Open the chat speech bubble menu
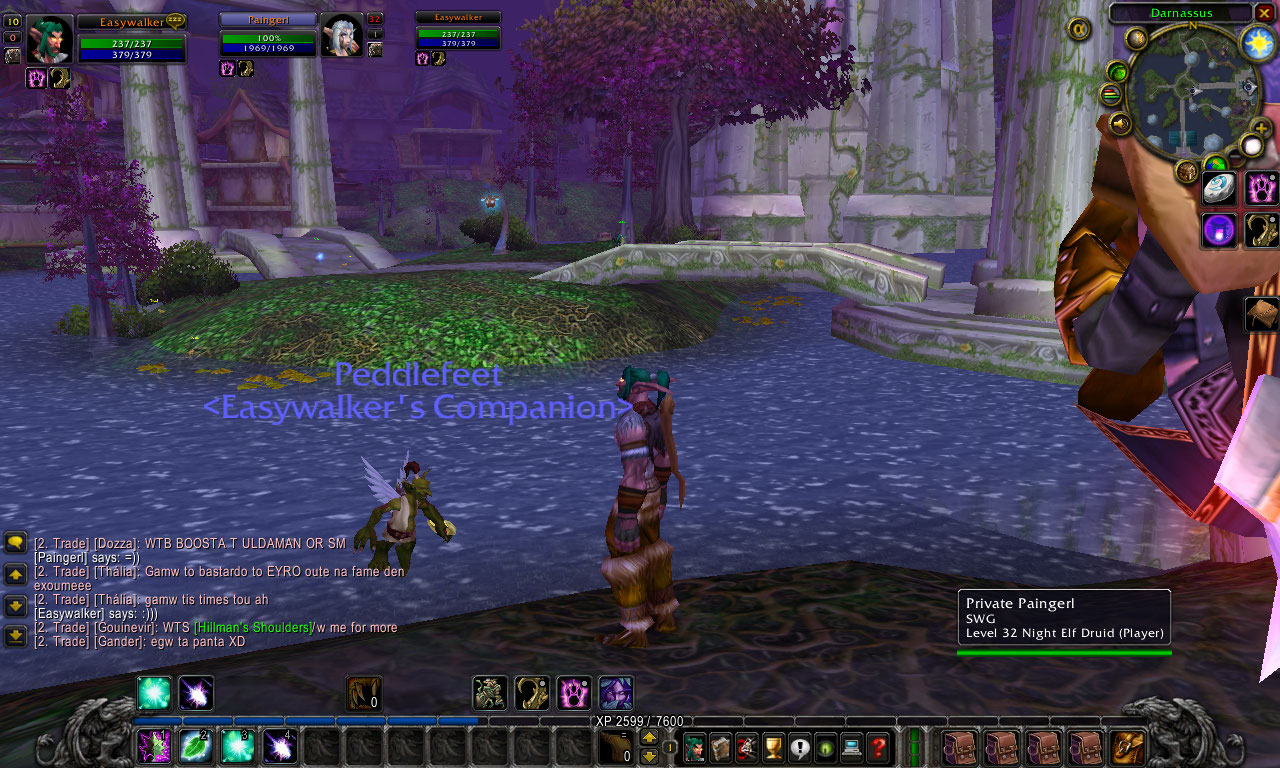The width and height of the screenshot is (1280, 768). point(15,543)
